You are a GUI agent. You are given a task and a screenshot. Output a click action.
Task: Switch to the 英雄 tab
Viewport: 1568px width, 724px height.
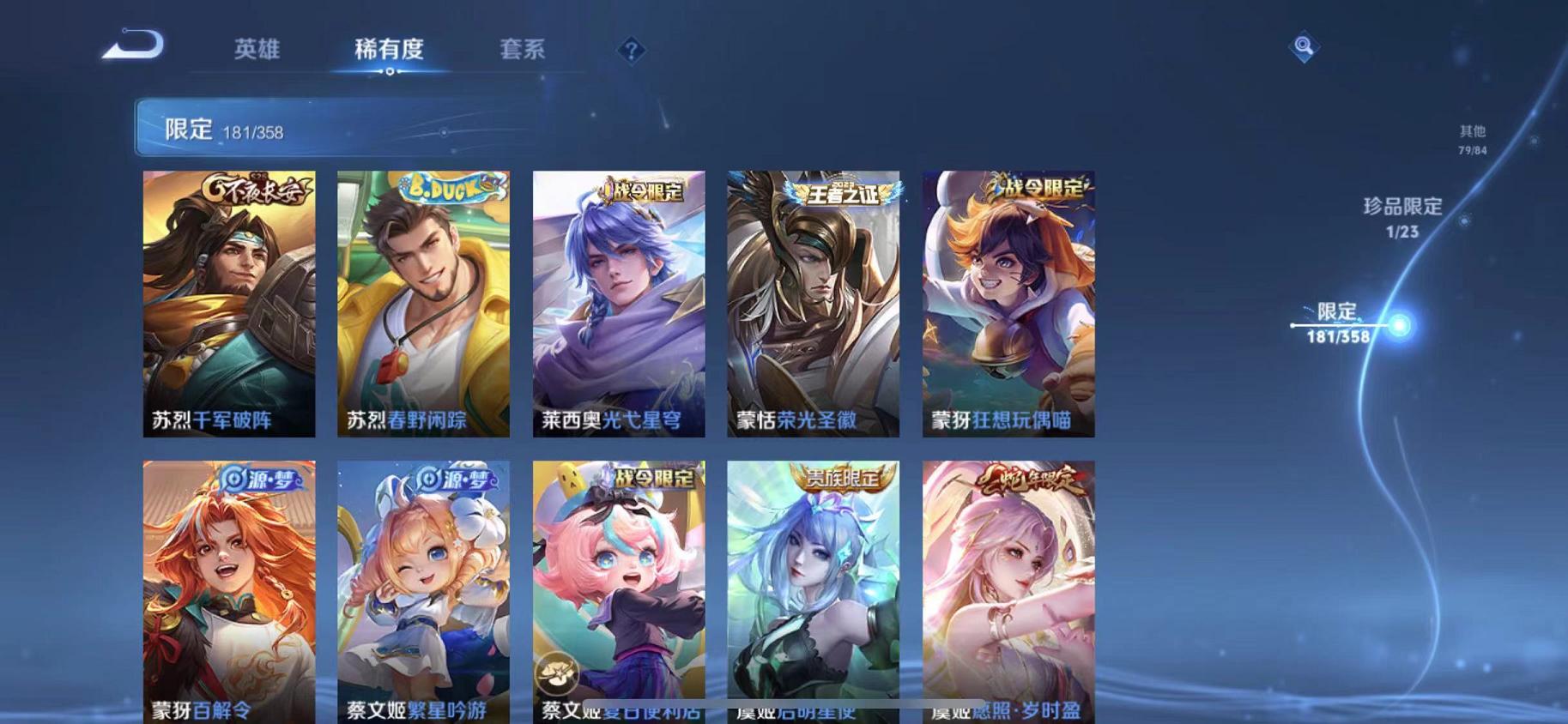(x=255, y=50)
